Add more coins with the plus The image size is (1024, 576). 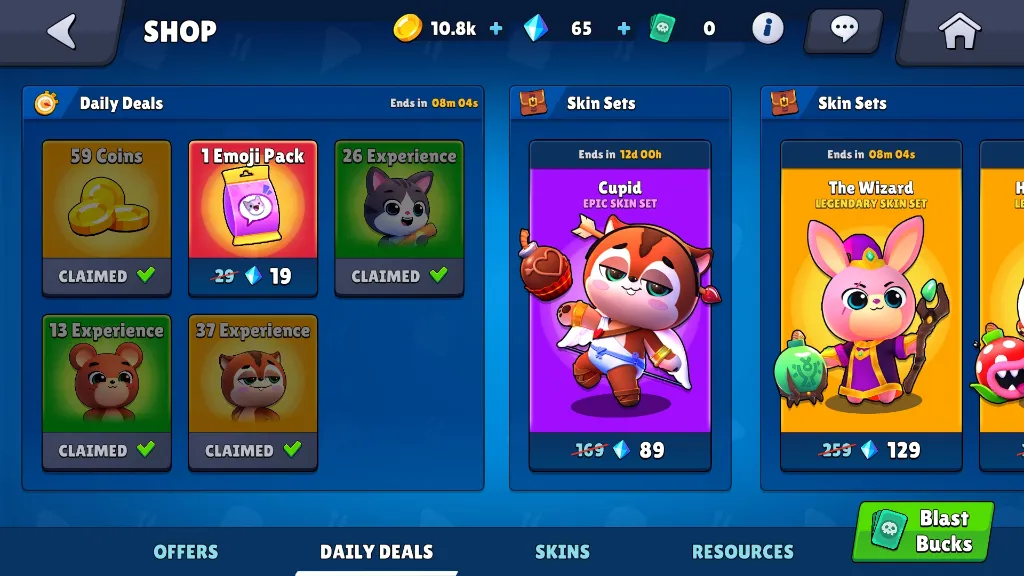point(496,29)
